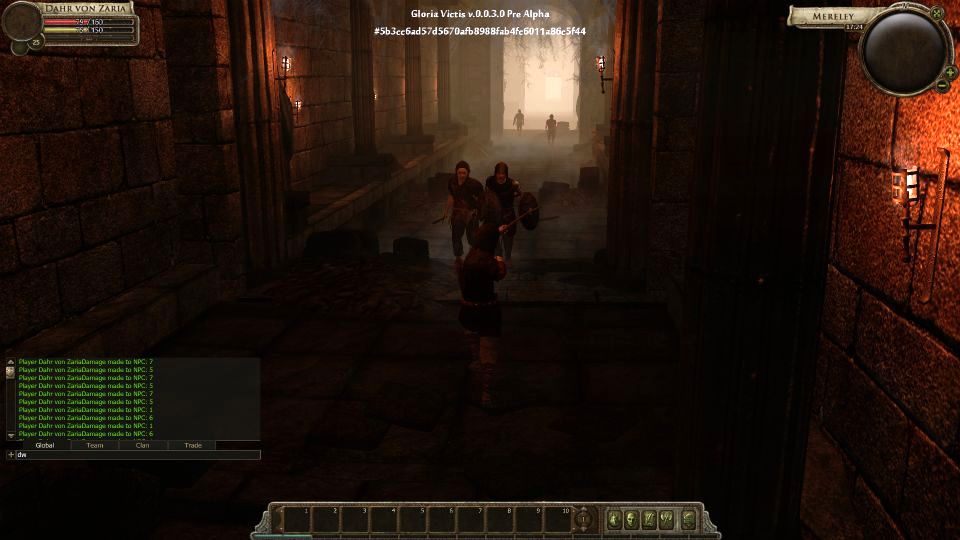The width and height of the screenshot is (960, 540).
Task: Switch to the Global chat tab
Action: [x=45, y=445]
